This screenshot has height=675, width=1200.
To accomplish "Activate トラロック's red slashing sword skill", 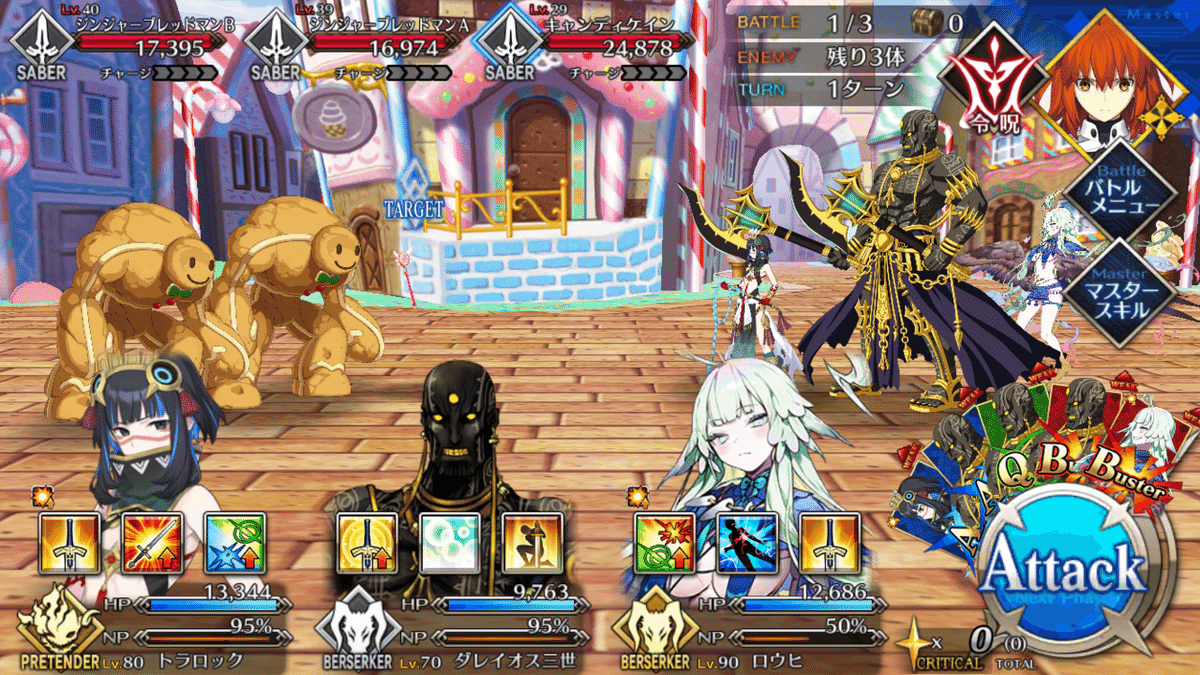I will [x=151, y=544].
